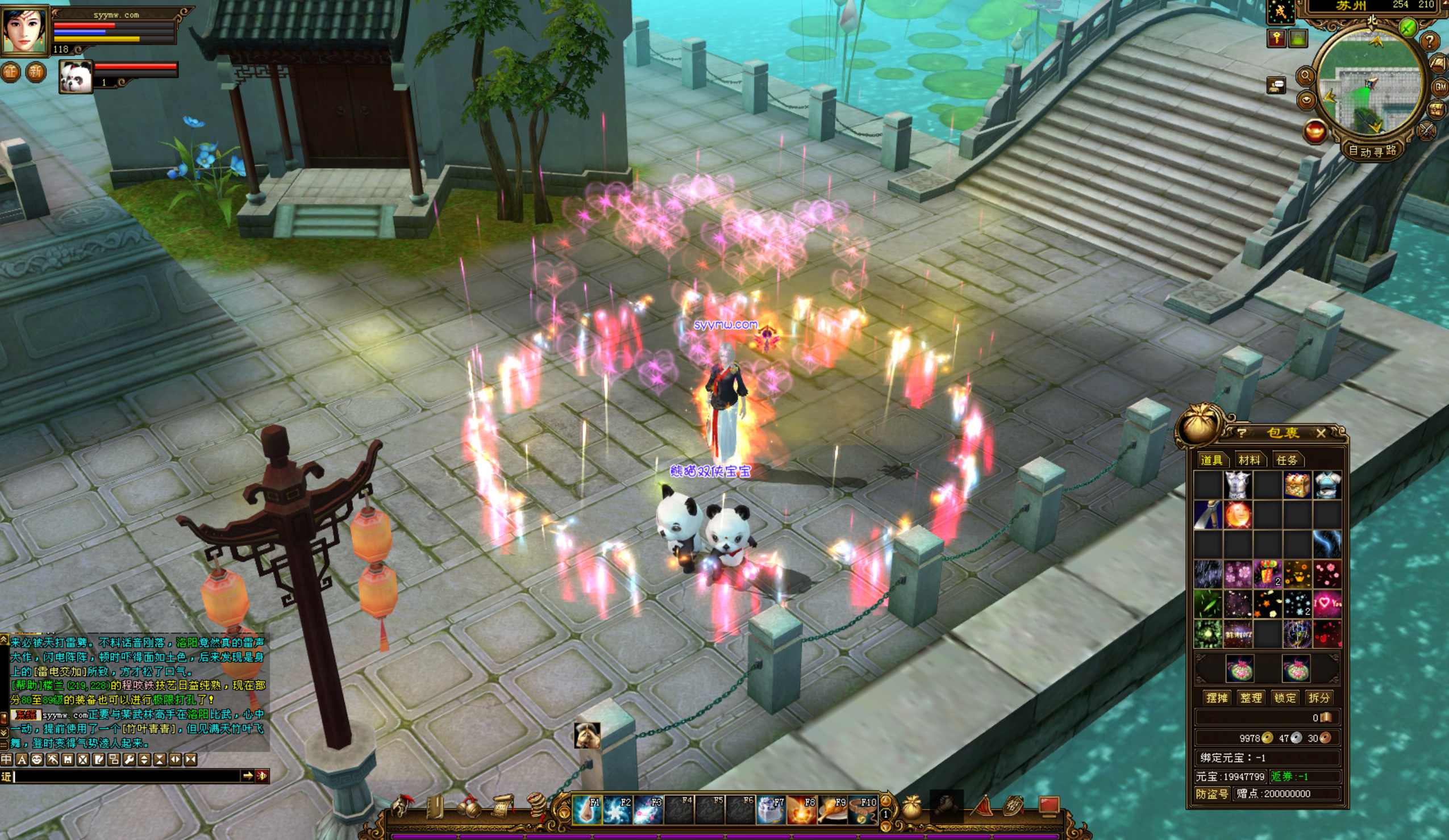This screenshot has width=1449, height=840.
Task: Activate the F8 fire skill slot
Action: pyautogui.click(x=801, y=809)
